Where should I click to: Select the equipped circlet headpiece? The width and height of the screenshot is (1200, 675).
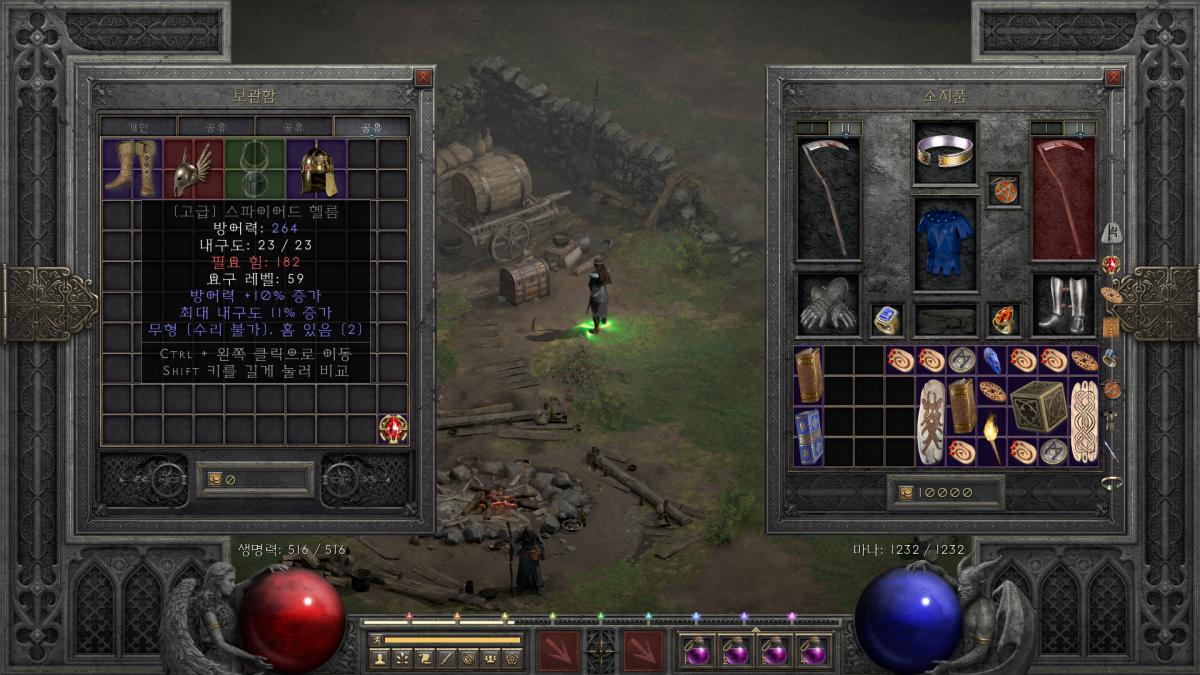point(945,152)
